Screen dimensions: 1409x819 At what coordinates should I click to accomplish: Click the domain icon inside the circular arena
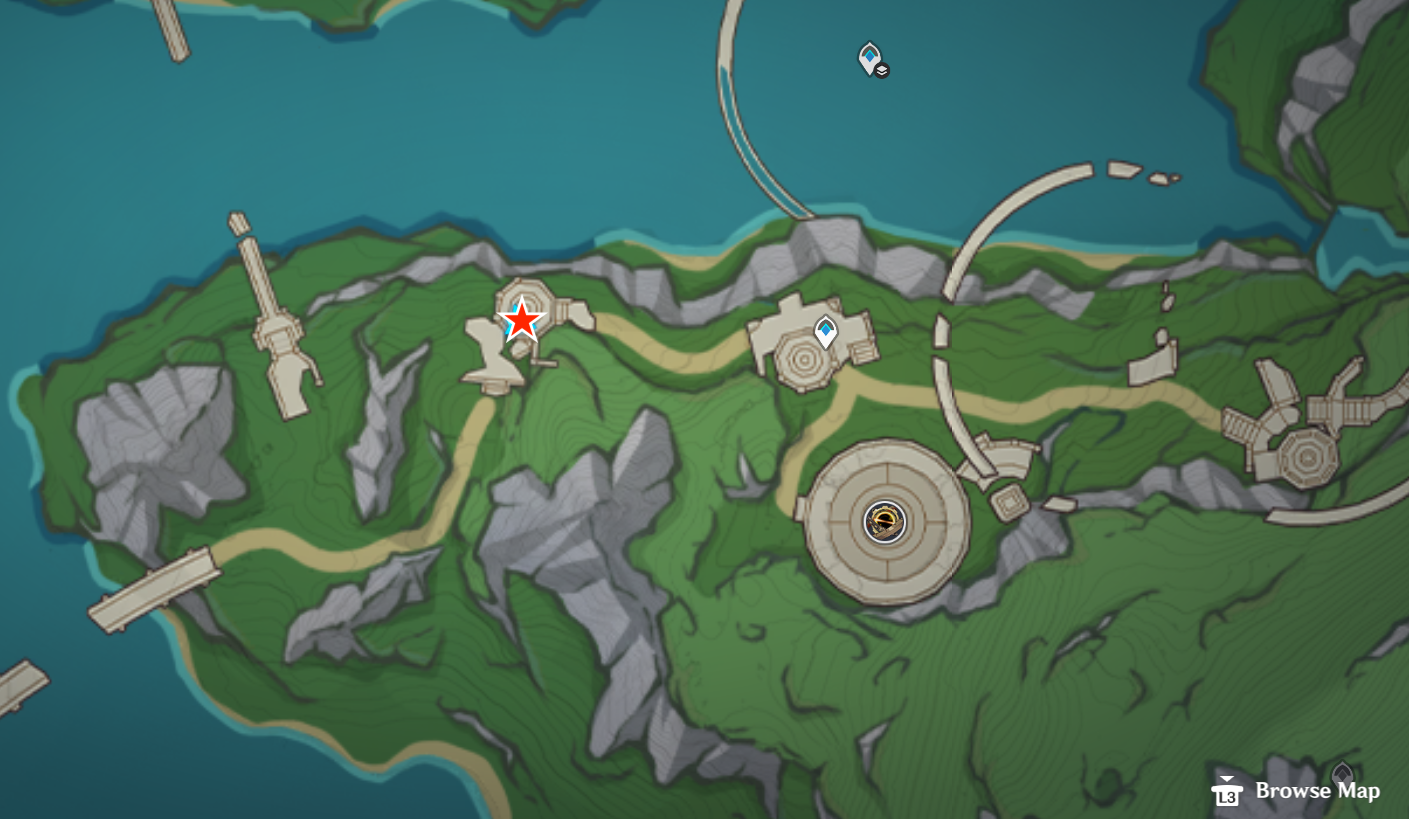point(884,523)
